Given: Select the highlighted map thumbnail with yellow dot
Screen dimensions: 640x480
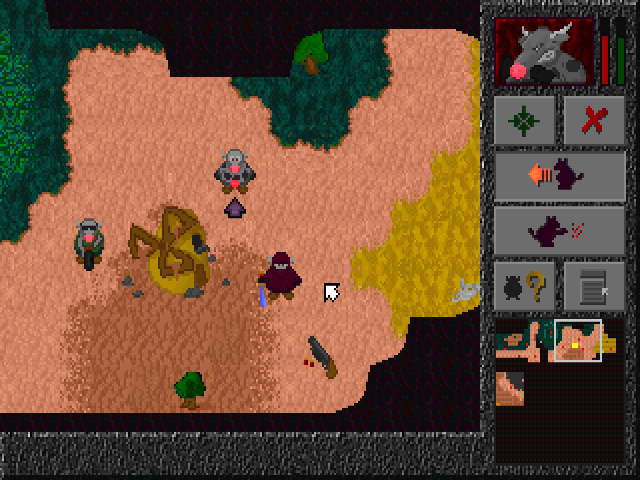Looking at the screenshot, I should (578, 341).
